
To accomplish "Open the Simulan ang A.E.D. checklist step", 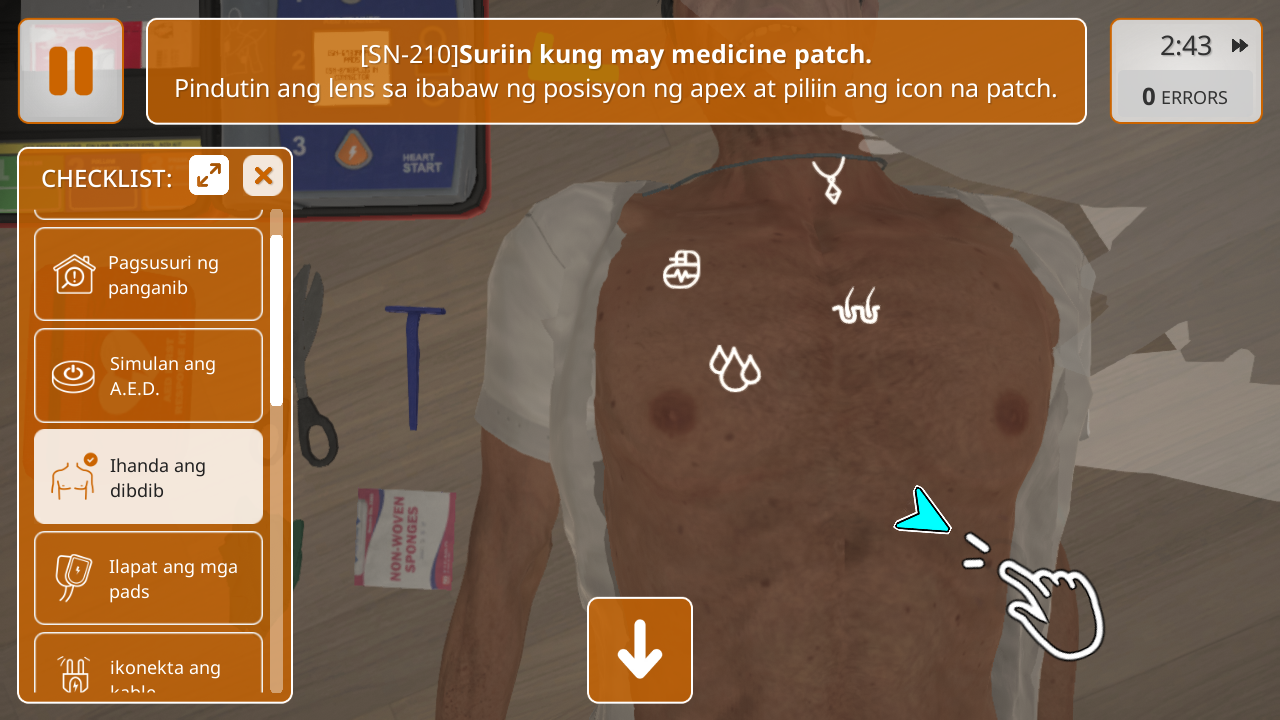I will pyautogui.click(x=149, y=376).
